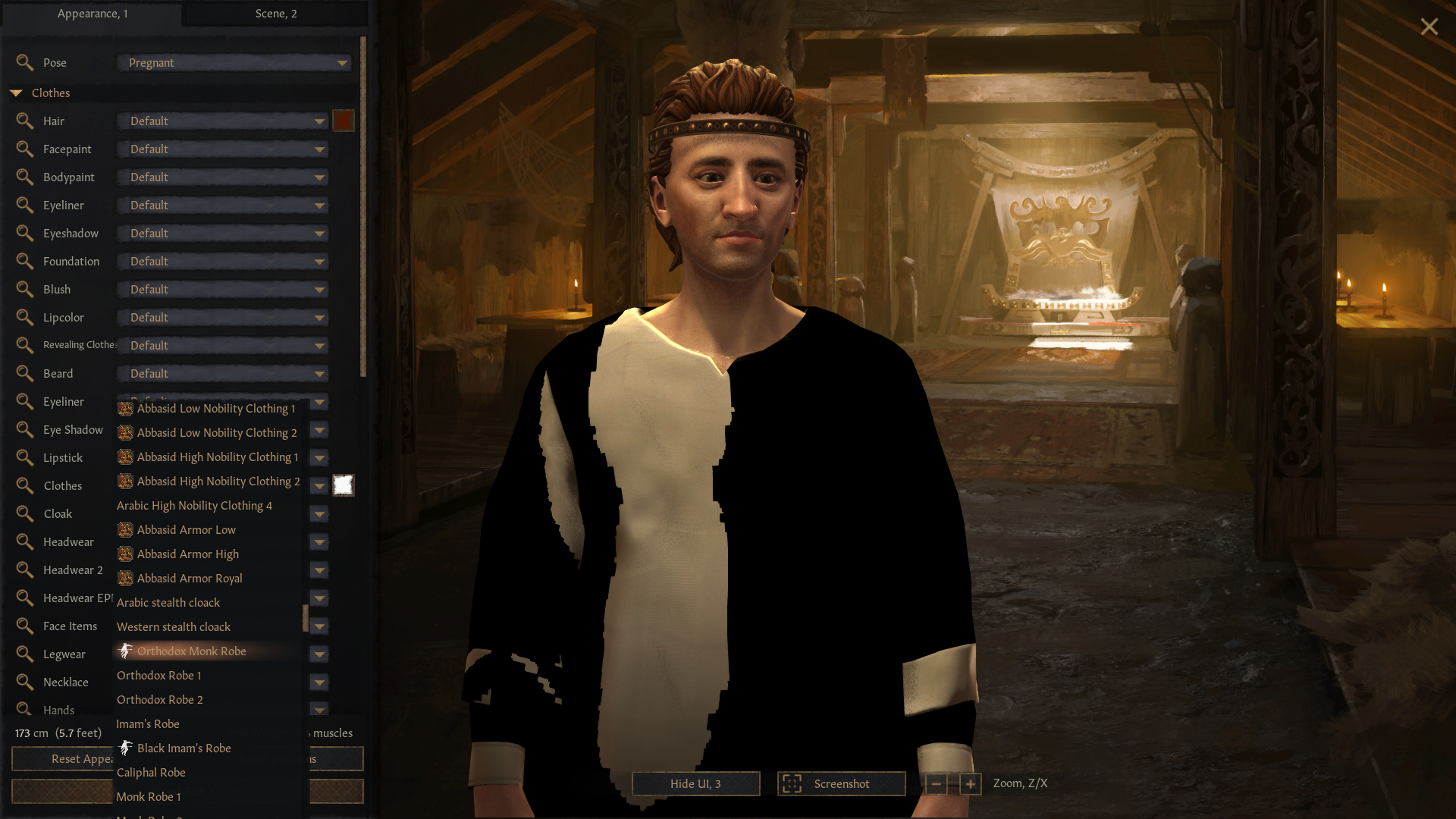Click the Headwear 2 magnifying glass icon
Viewport: 1456px width, 819px height.
point(25,570)
